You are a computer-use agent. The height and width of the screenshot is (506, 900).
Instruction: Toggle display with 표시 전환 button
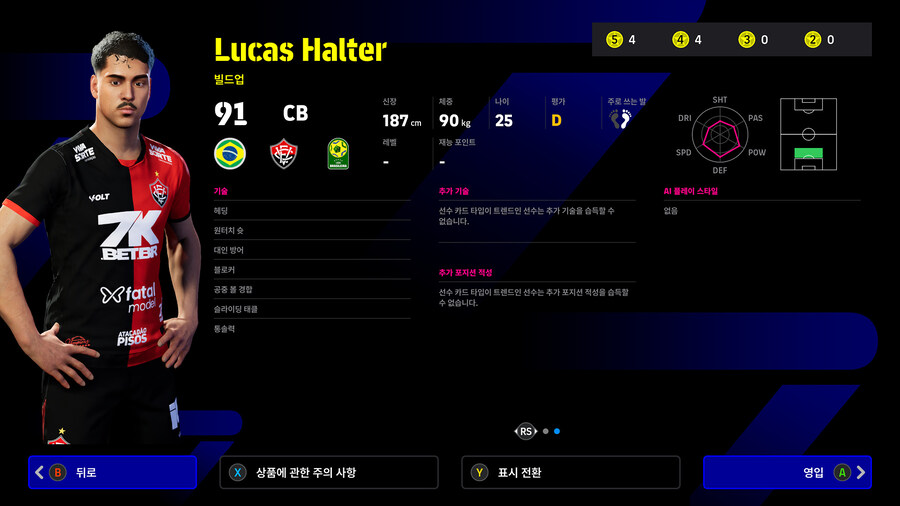point(570,472)
